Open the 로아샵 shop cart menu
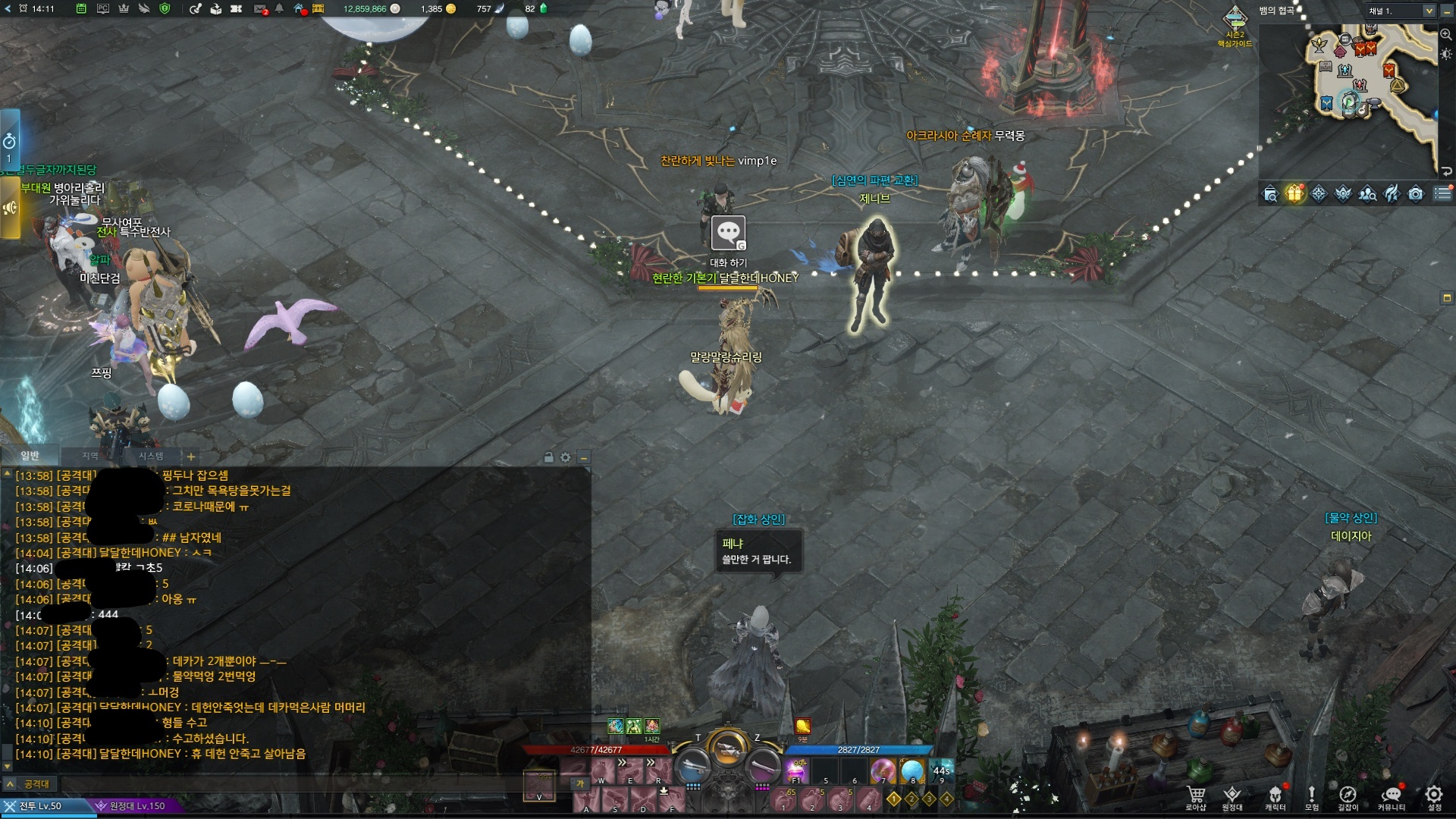1456x819 pixels. click(1196, 795)
